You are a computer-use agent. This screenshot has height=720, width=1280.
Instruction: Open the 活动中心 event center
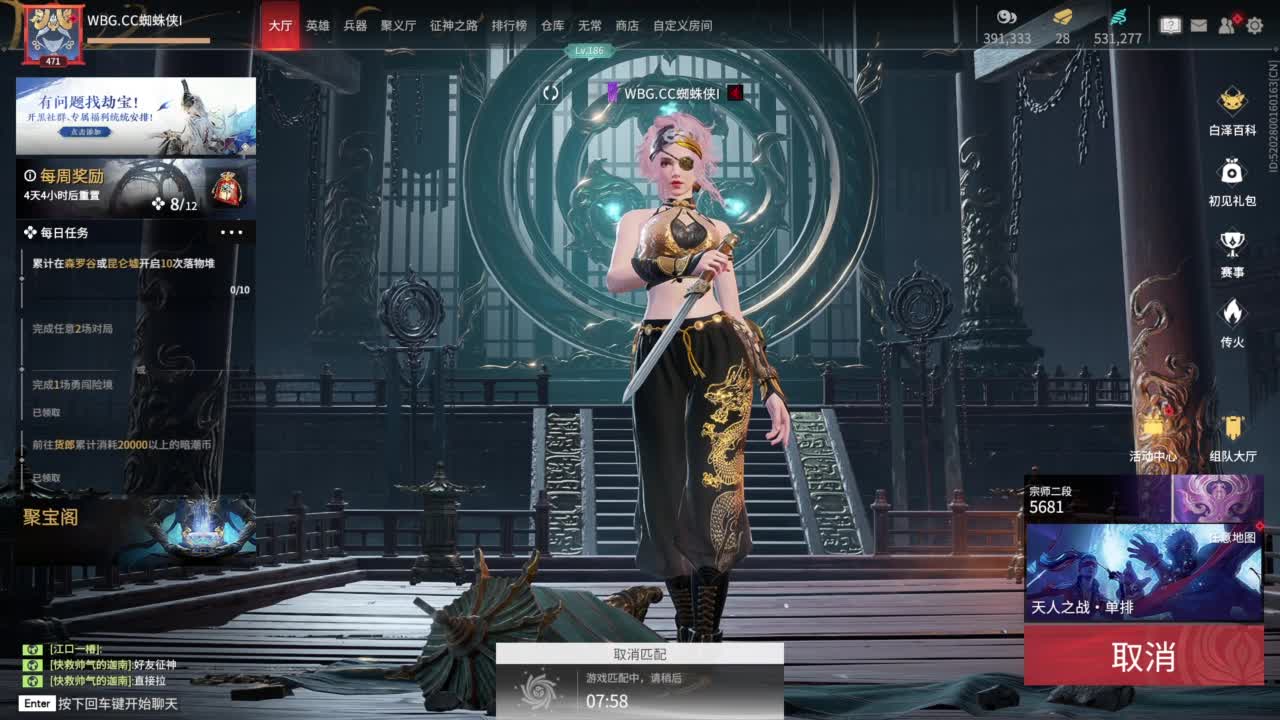[1152, 438]
